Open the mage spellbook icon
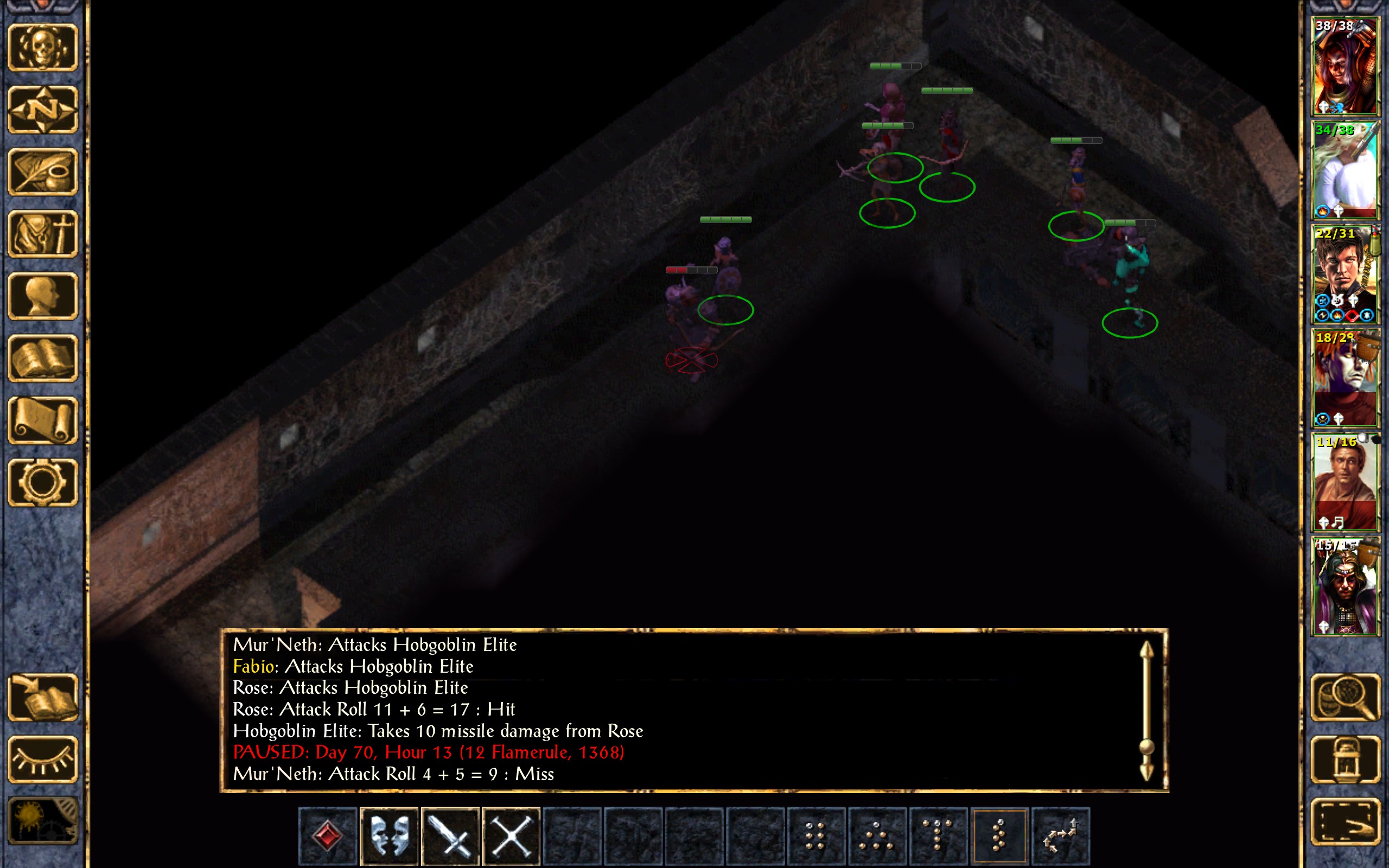Image resolution: width=1389 pixels, height=868 pixels. [43, 358]
